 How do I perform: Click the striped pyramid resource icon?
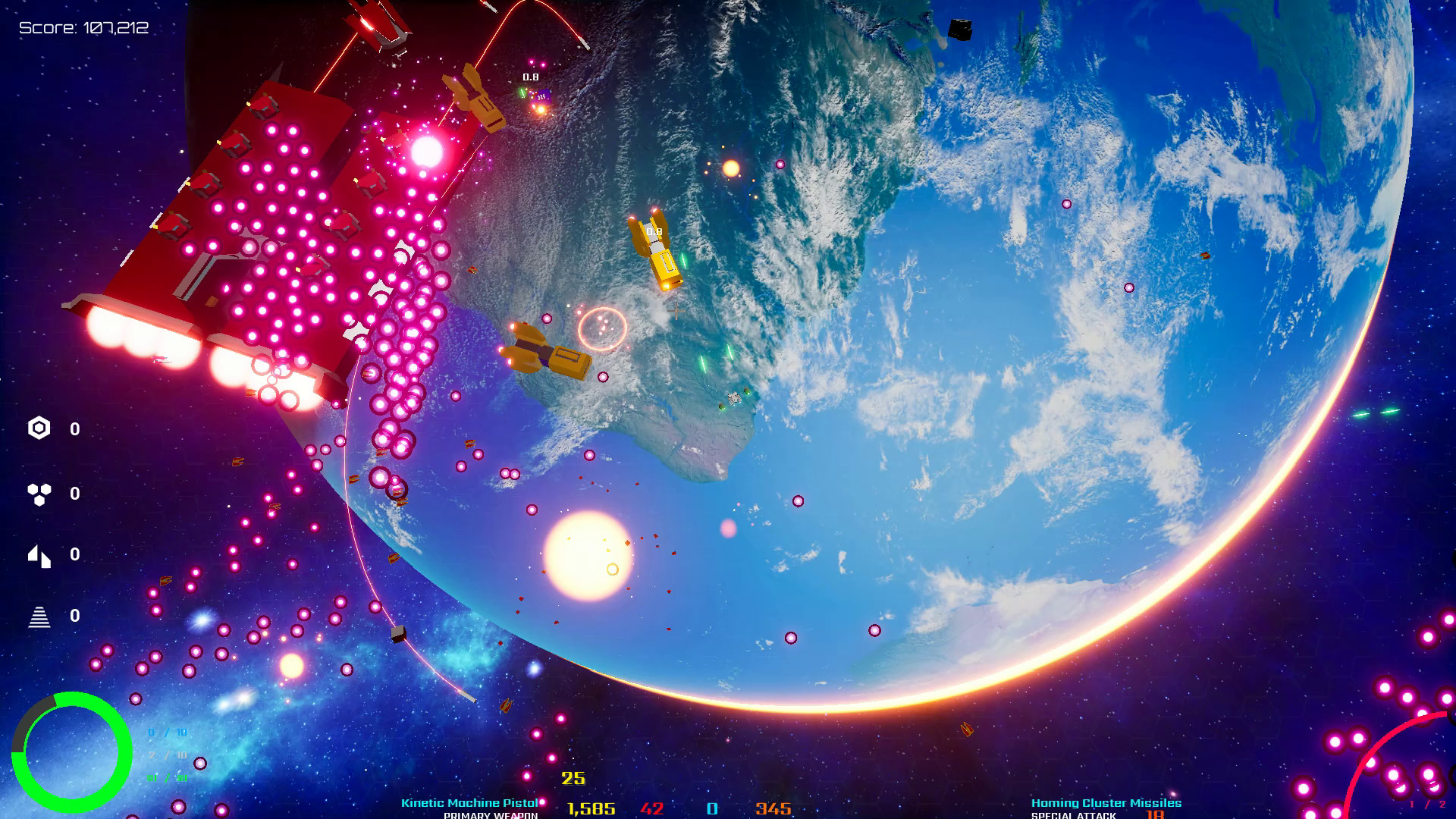(38, 618)
